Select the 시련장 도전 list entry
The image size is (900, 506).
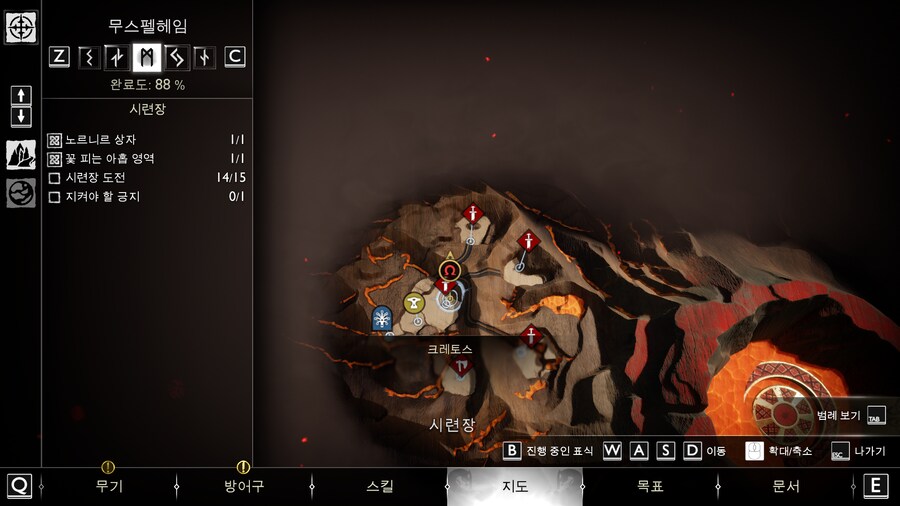pos(102,178)
